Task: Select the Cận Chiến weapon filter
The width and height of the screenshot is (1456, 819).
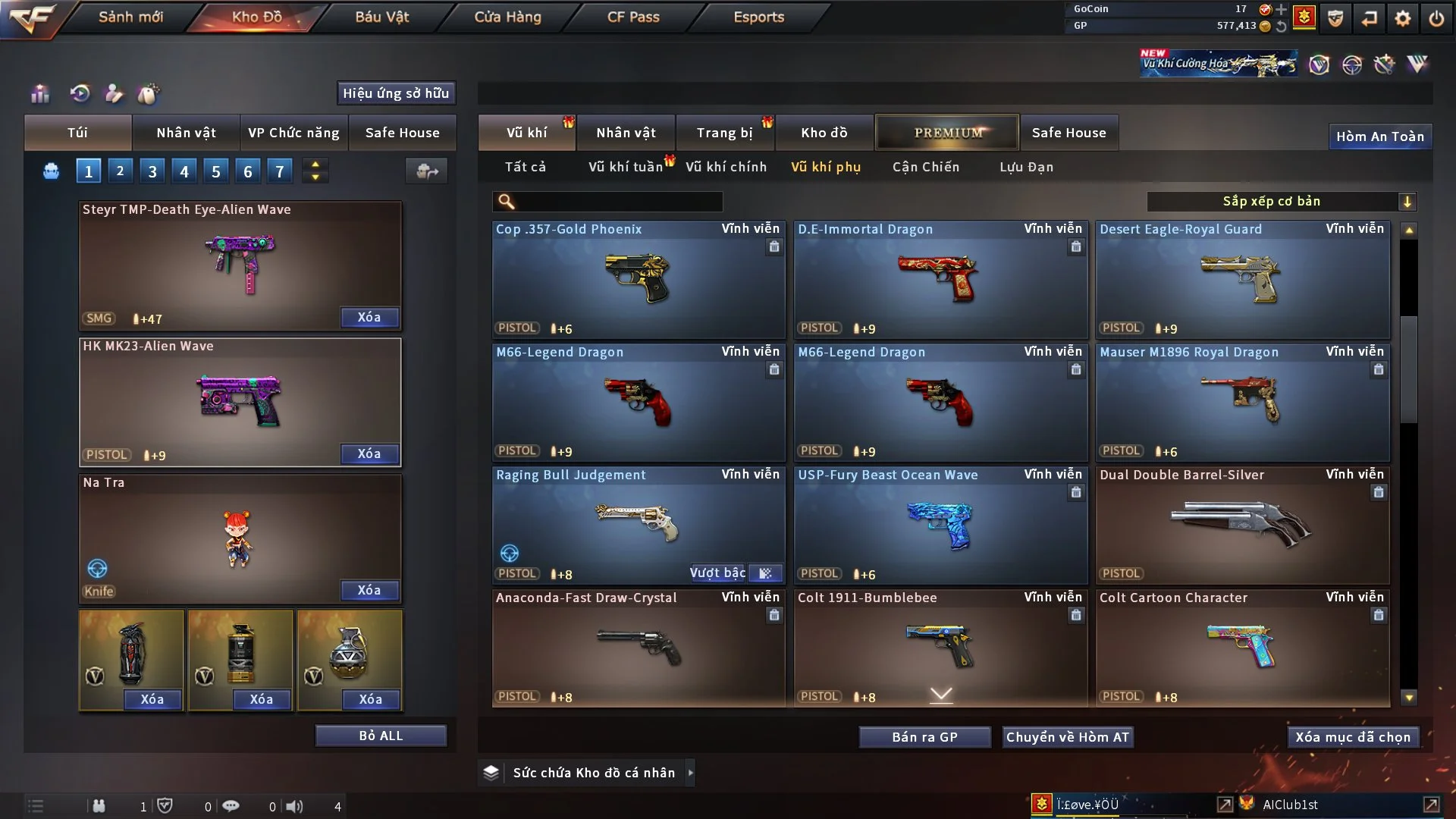Action: pyautogui.click(x=925, y=167)
